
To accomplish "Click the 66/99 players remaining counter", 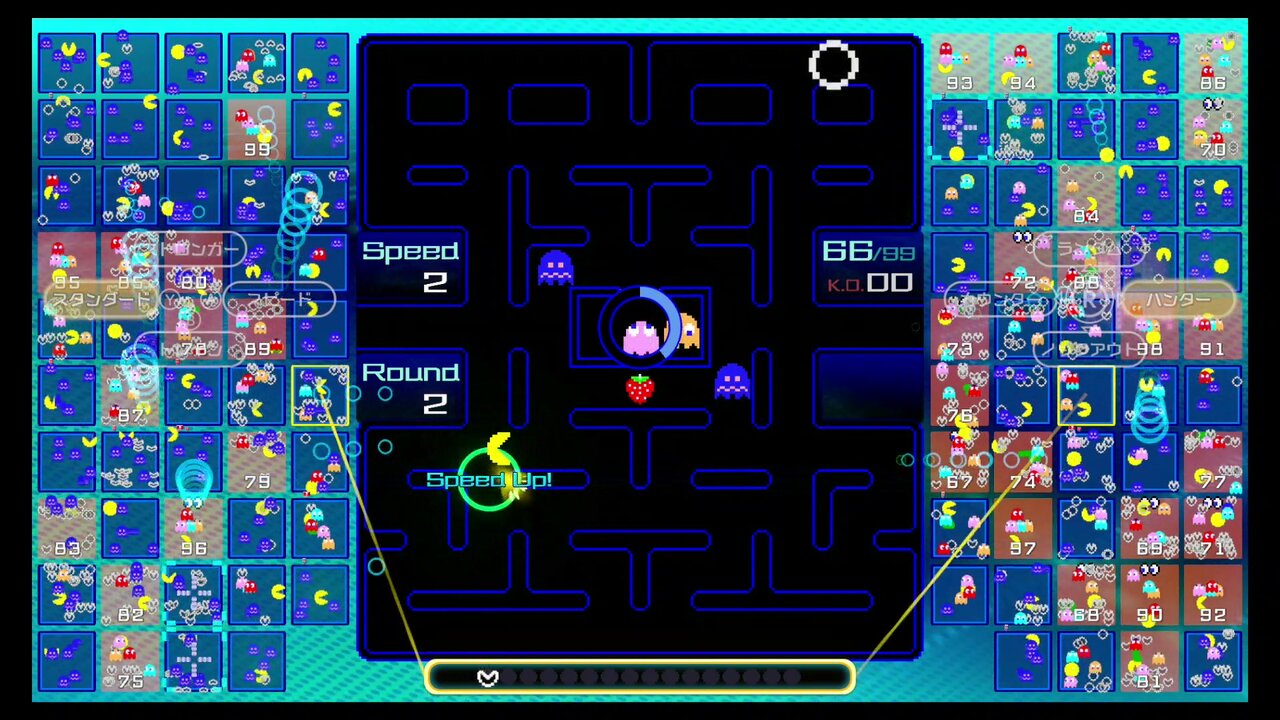I will pyautogui.click(x=866, y=252).
